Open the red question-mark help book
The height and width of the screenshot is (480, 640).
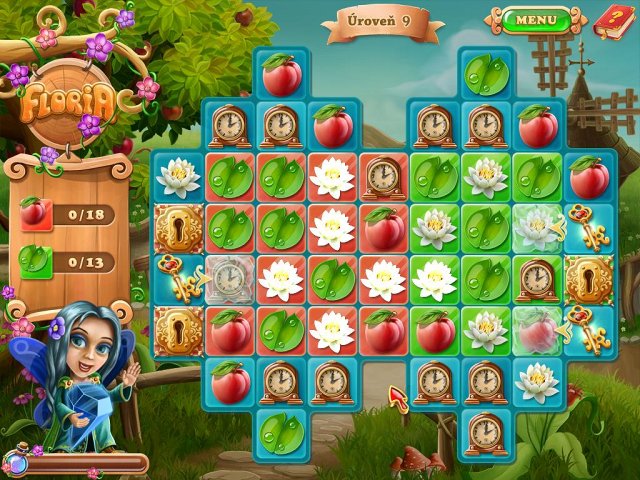point(607,18)
